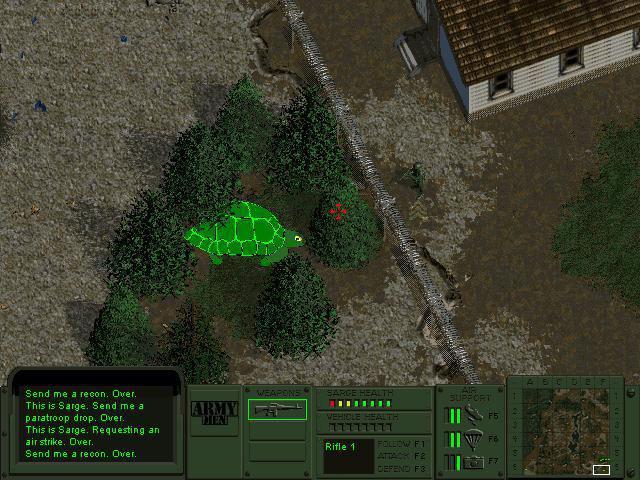
Task: Call an air strike with the plane icon
Action: (x=474, y=414)
